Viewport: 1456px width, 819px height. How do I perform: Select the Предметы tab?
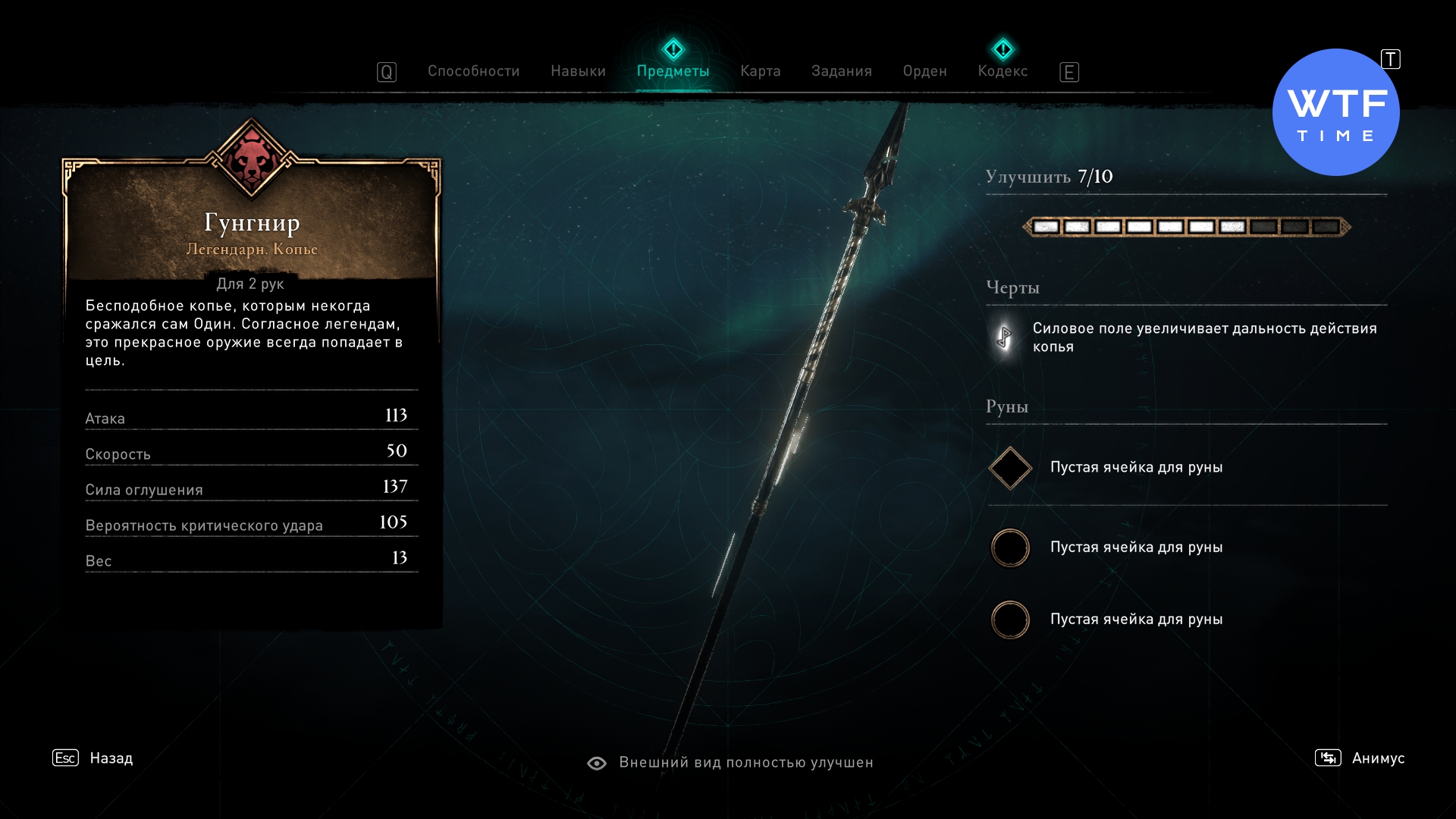(x=673, y=71)
